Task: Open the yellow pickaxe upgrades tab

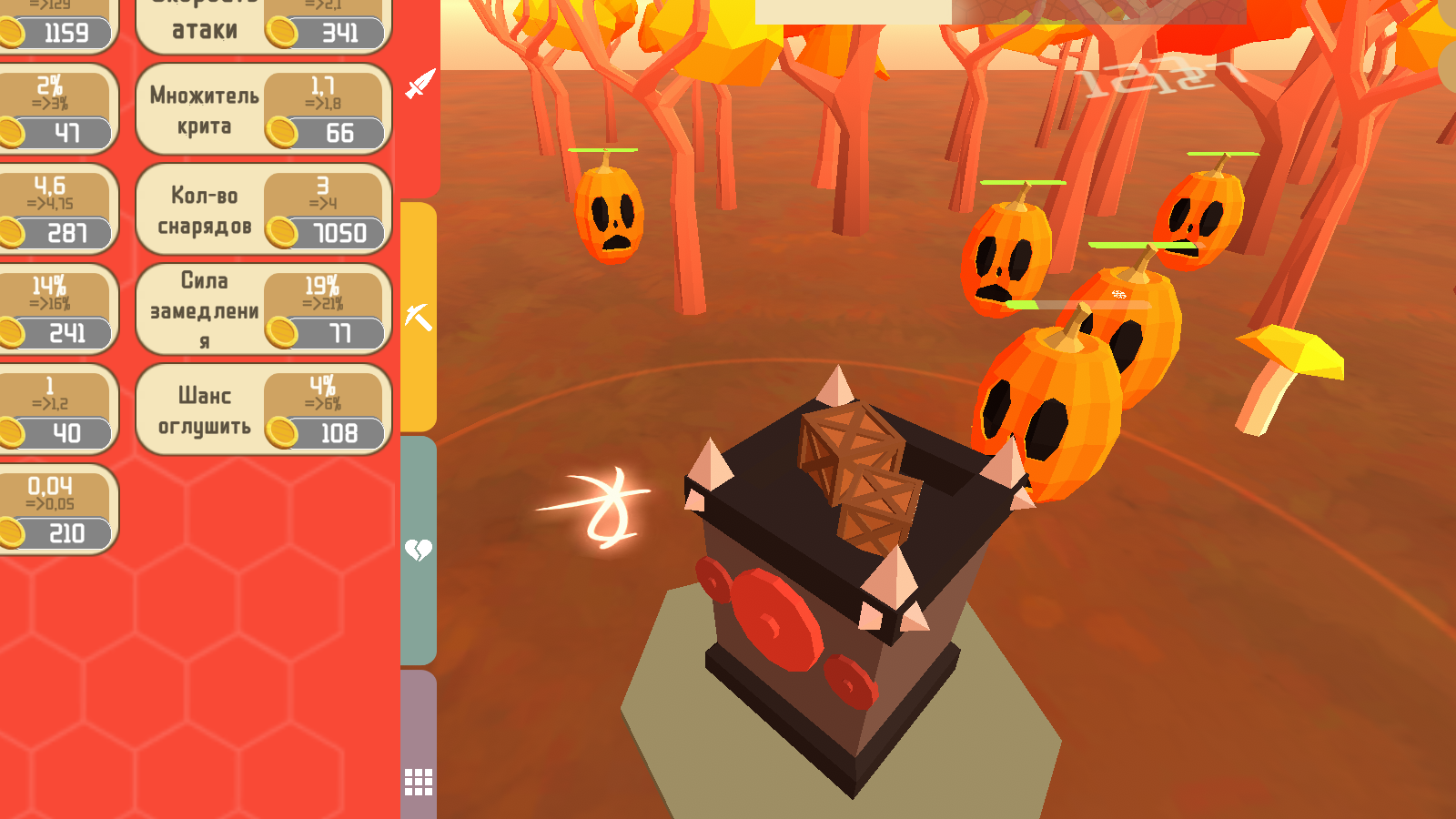Action: [x=417, y=316]
